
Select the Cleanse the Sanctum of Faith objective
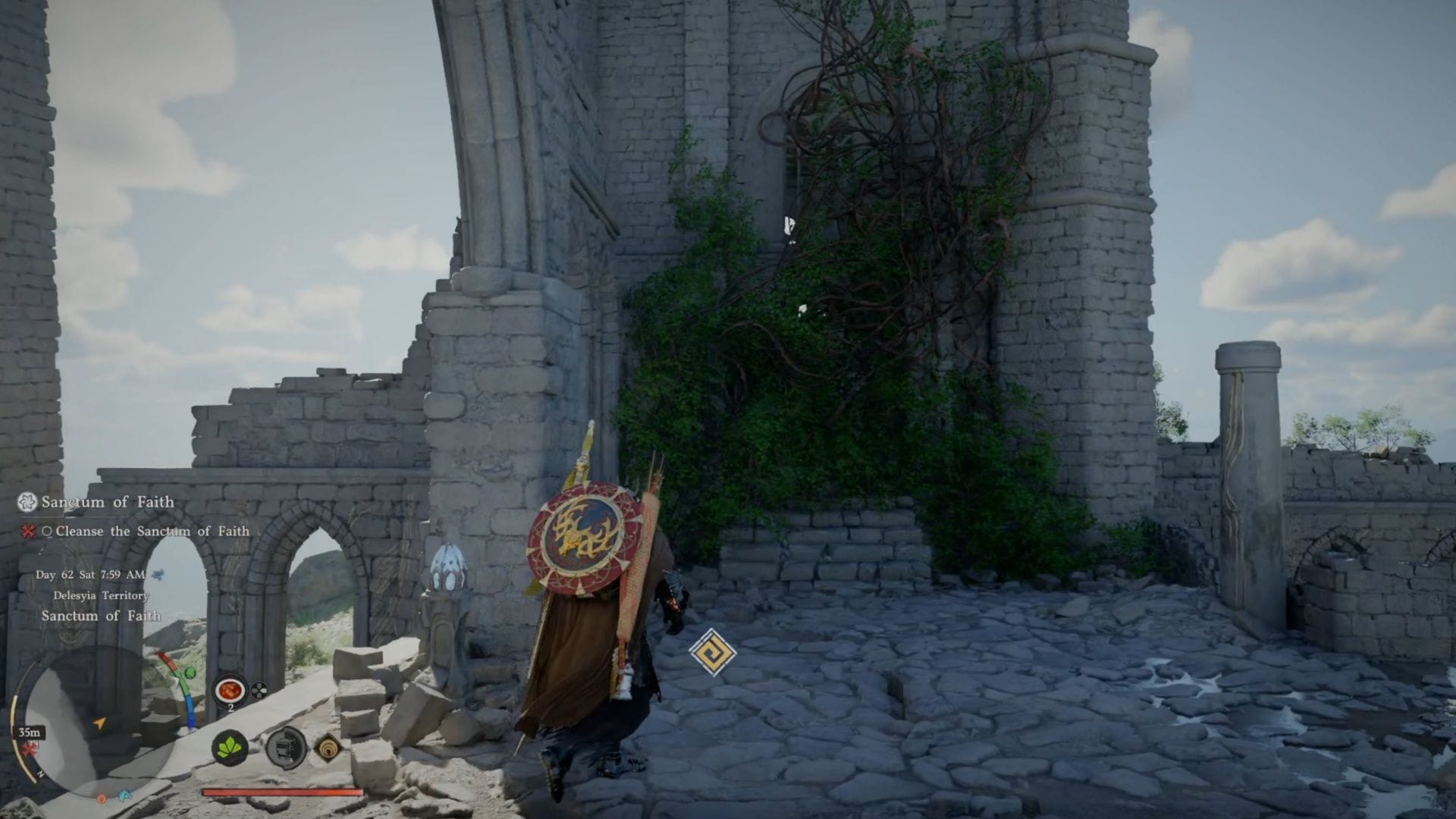pyautogui.click(x=152, y=531)
